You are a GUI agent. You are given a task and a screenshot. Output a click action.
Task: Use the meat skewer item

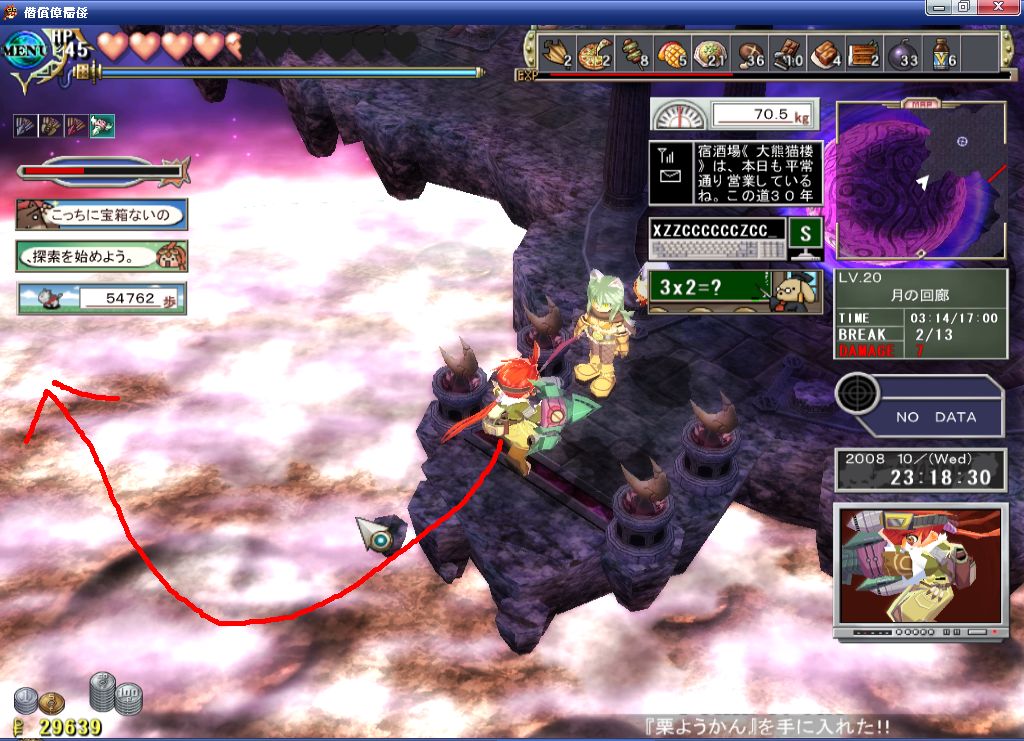coord(633,52)
